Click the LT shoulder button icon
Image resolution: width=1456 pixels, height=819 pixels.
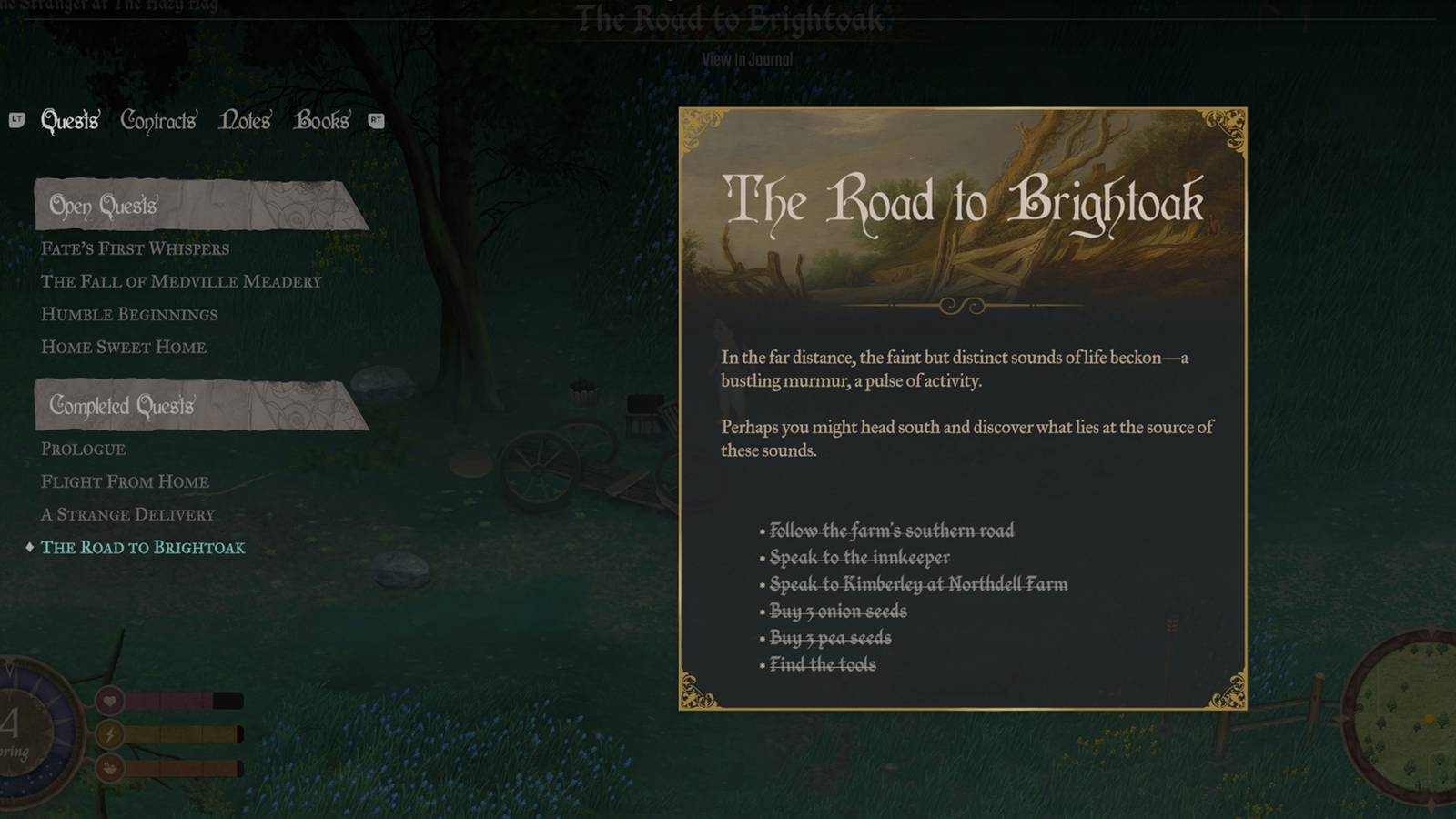pyautogui.click(x=16, y=120)
